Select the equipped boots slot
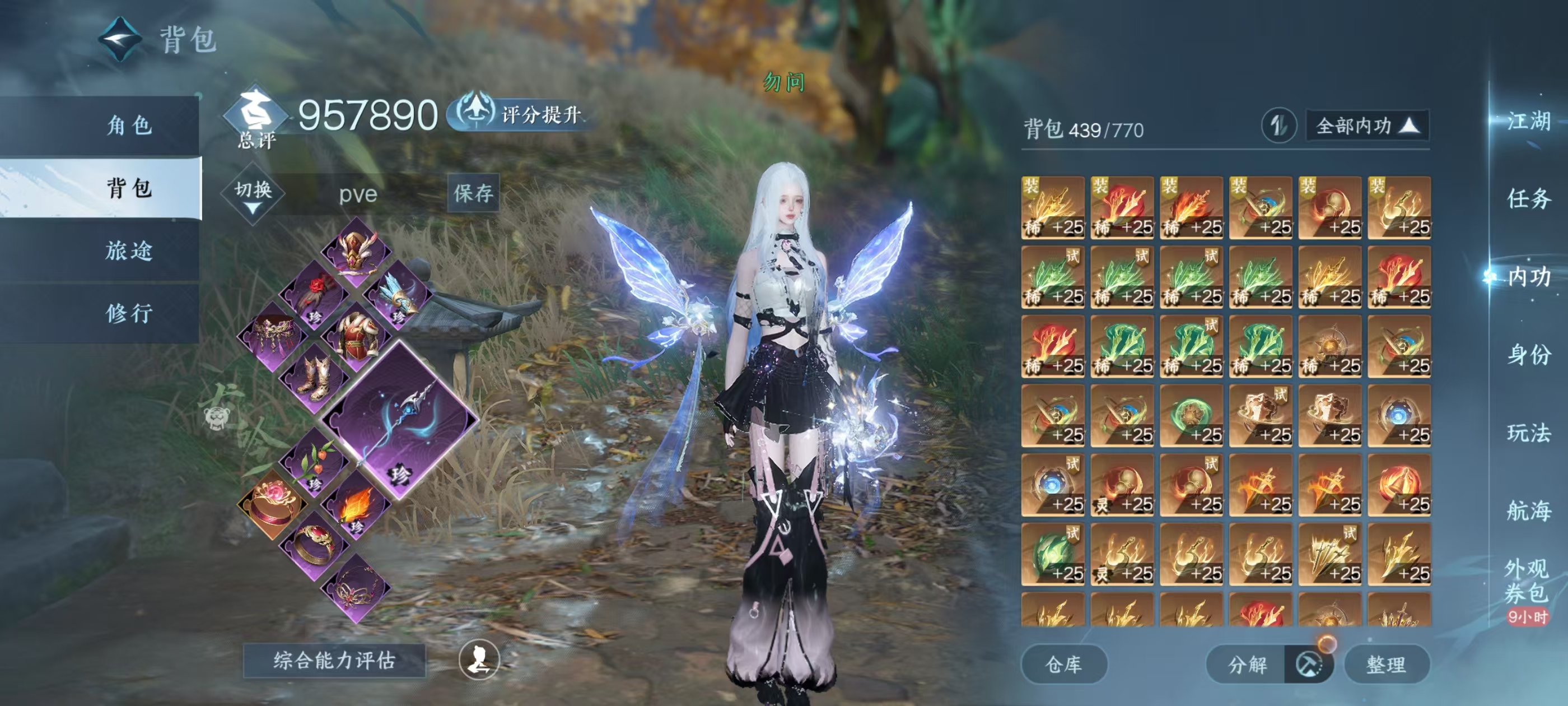This screenshot has width=1568, height=706. (x=314, y=377)
